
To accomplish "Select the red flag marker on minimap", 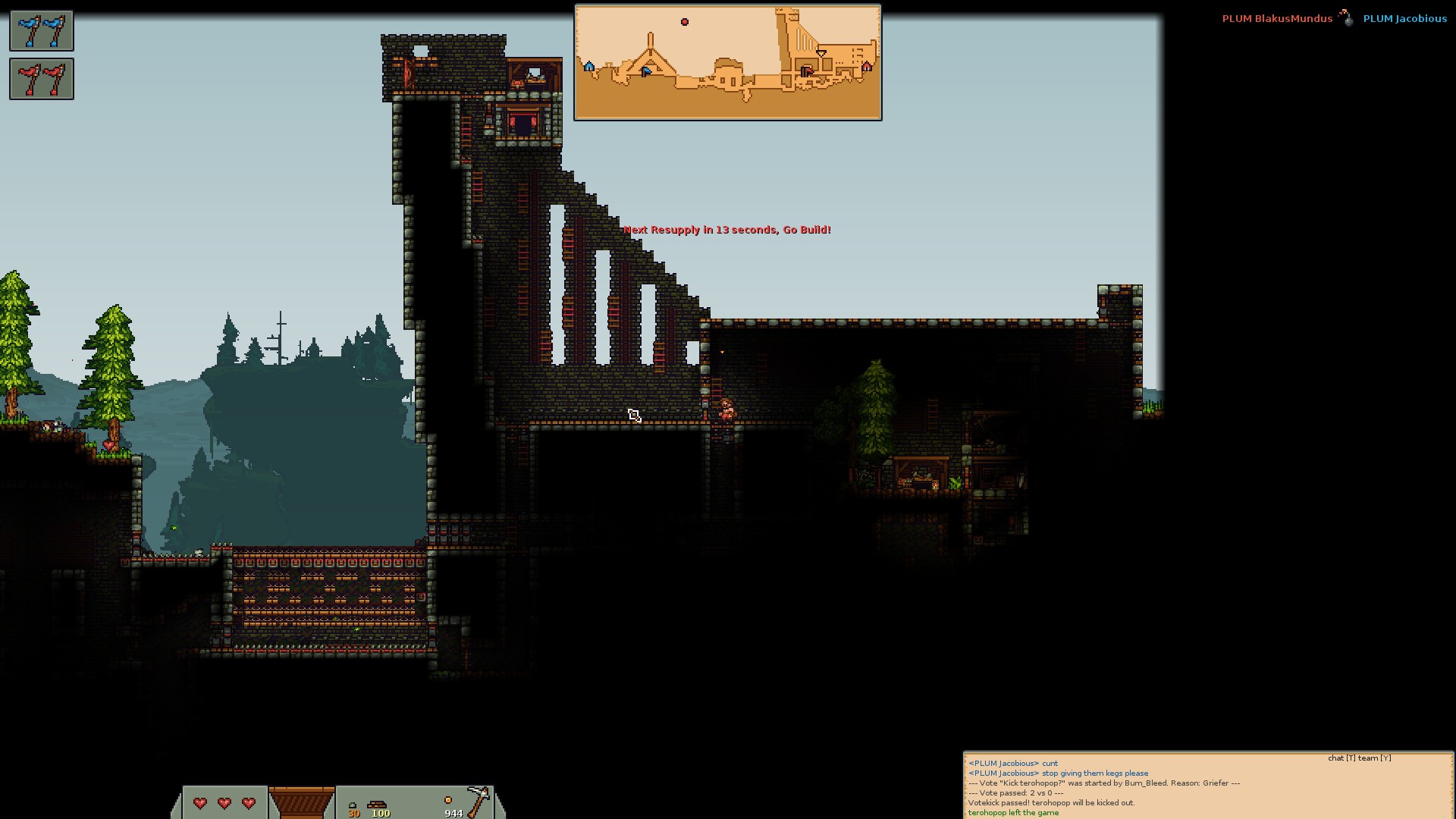I will coord(807,71).
